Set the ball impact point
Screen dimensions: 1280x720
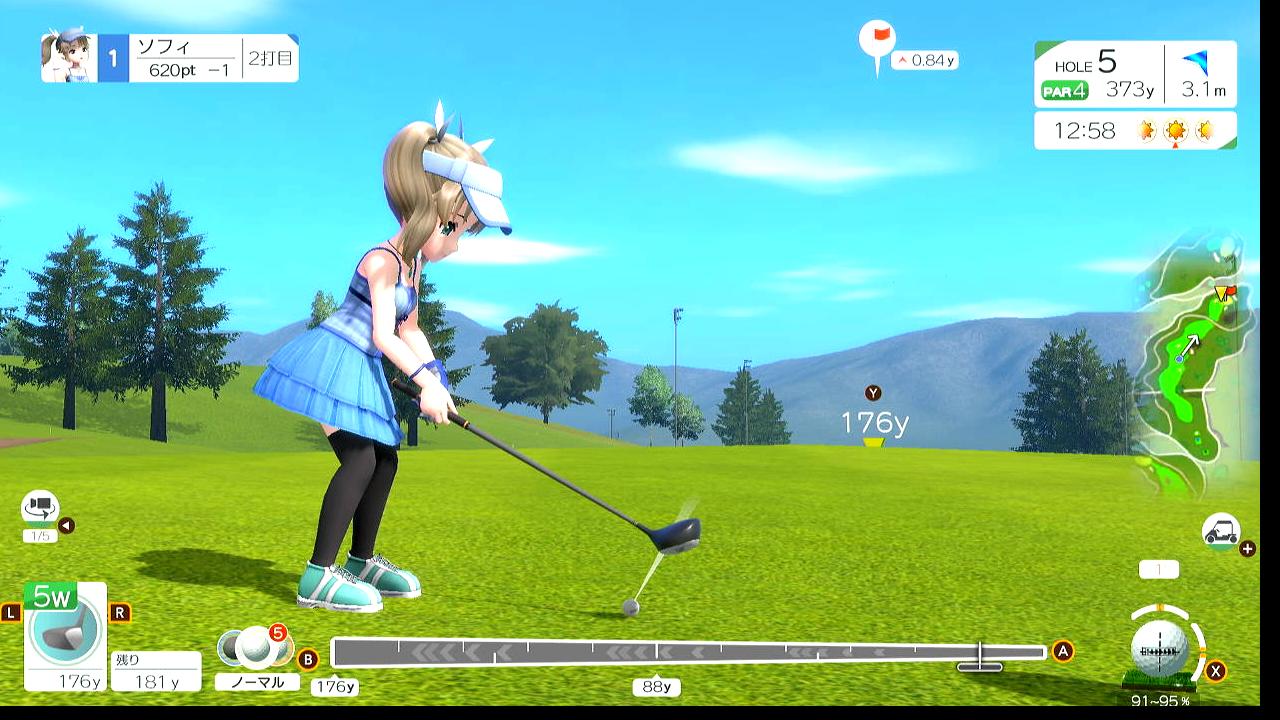tap(1160, 646)
